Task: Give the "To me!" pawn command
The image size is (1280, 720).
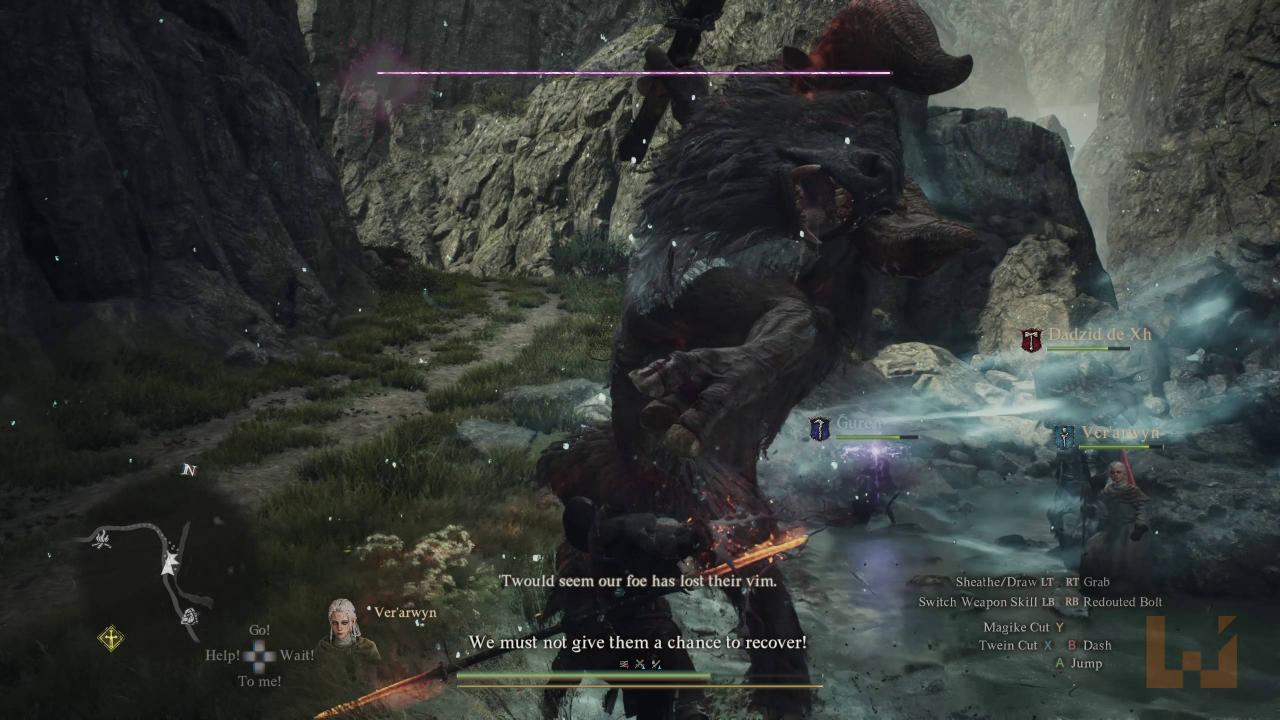Action: [x=259, y=681]
